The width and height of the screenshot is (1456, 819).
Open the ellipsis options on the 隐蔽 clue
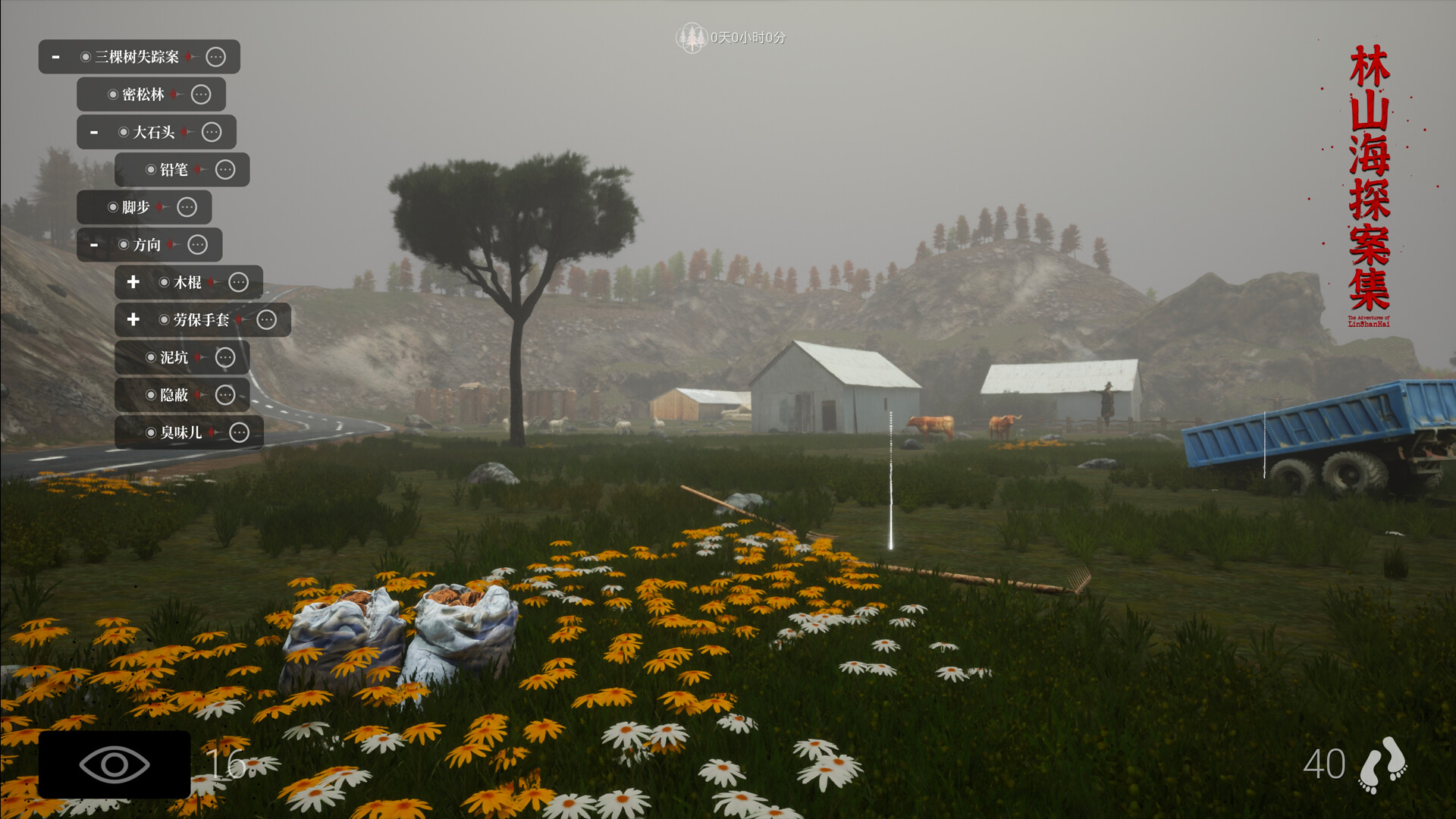(224, 395)
